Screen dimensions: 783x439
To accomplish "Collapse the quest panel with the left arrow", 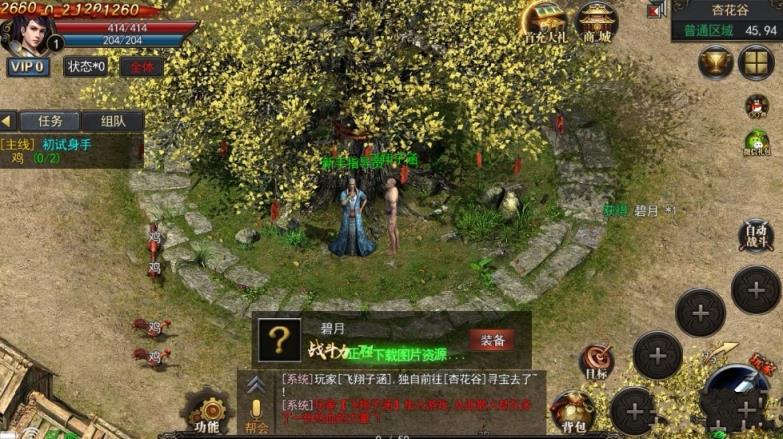I will 7,121.
